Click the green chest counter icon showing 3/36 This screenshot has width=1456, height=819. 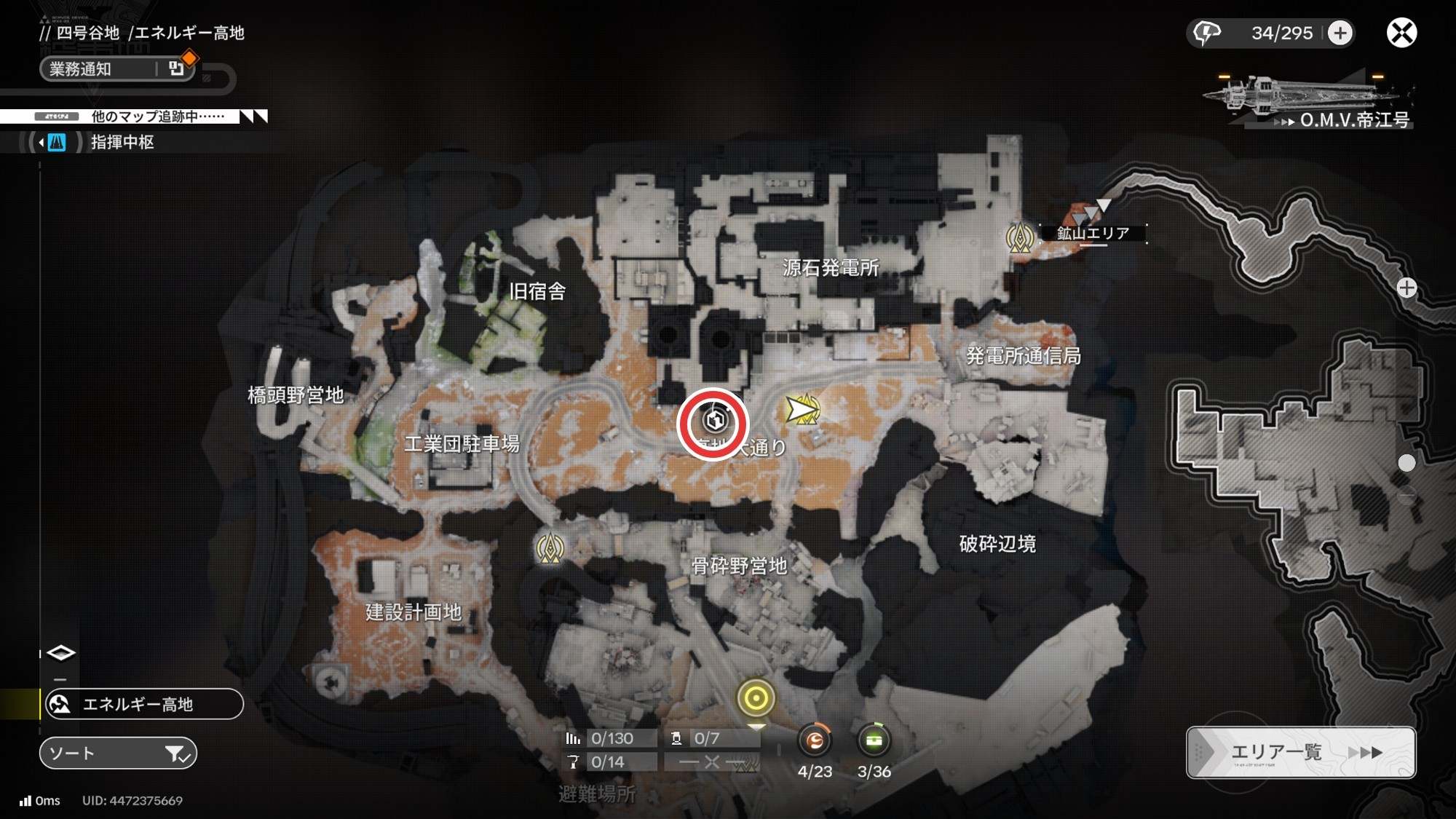pos(874,741)
